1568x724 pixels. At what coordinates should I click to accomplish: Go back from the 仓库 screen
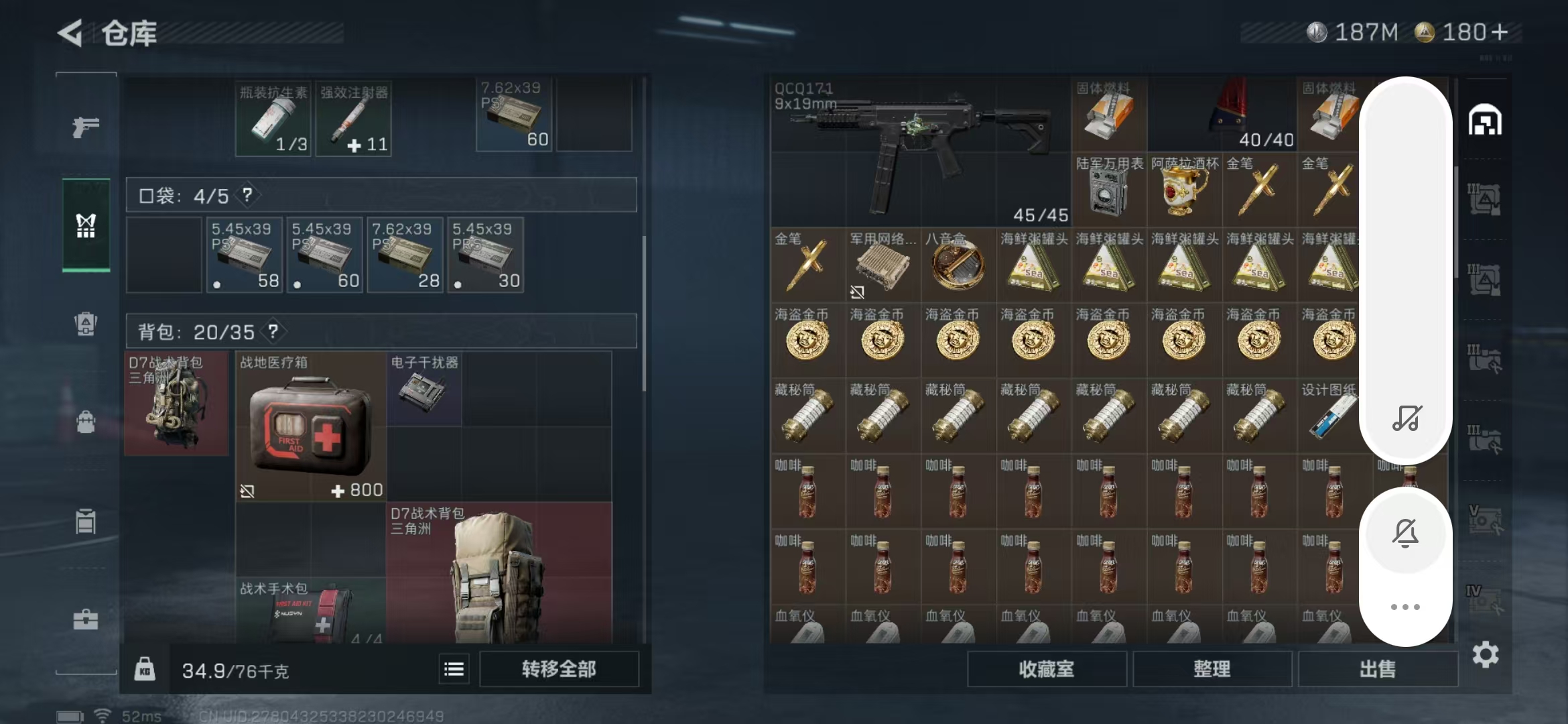(71, 33)
